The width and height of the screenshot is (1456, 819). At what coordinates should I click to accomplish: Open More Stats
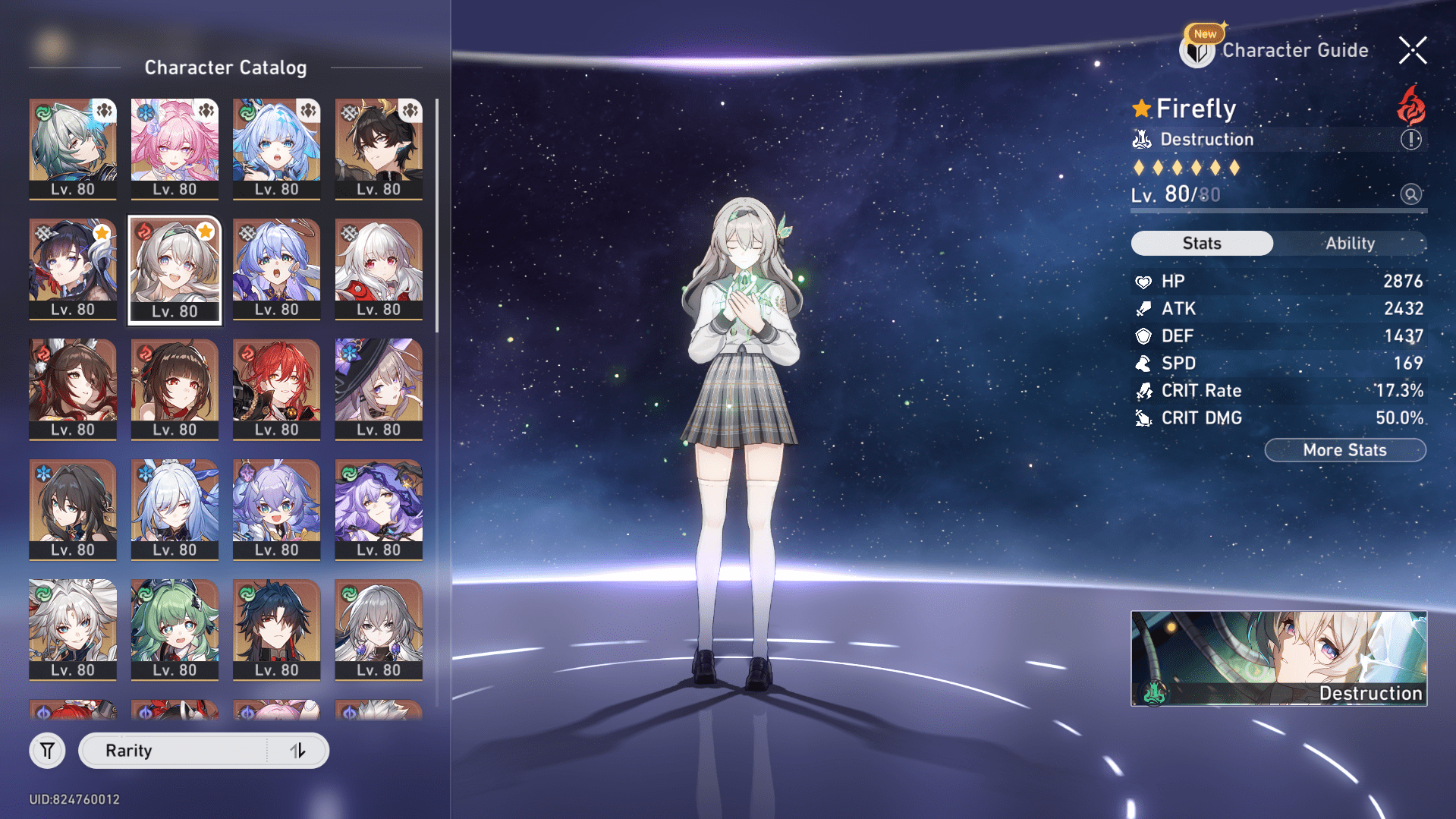[x=1344, y=449]
